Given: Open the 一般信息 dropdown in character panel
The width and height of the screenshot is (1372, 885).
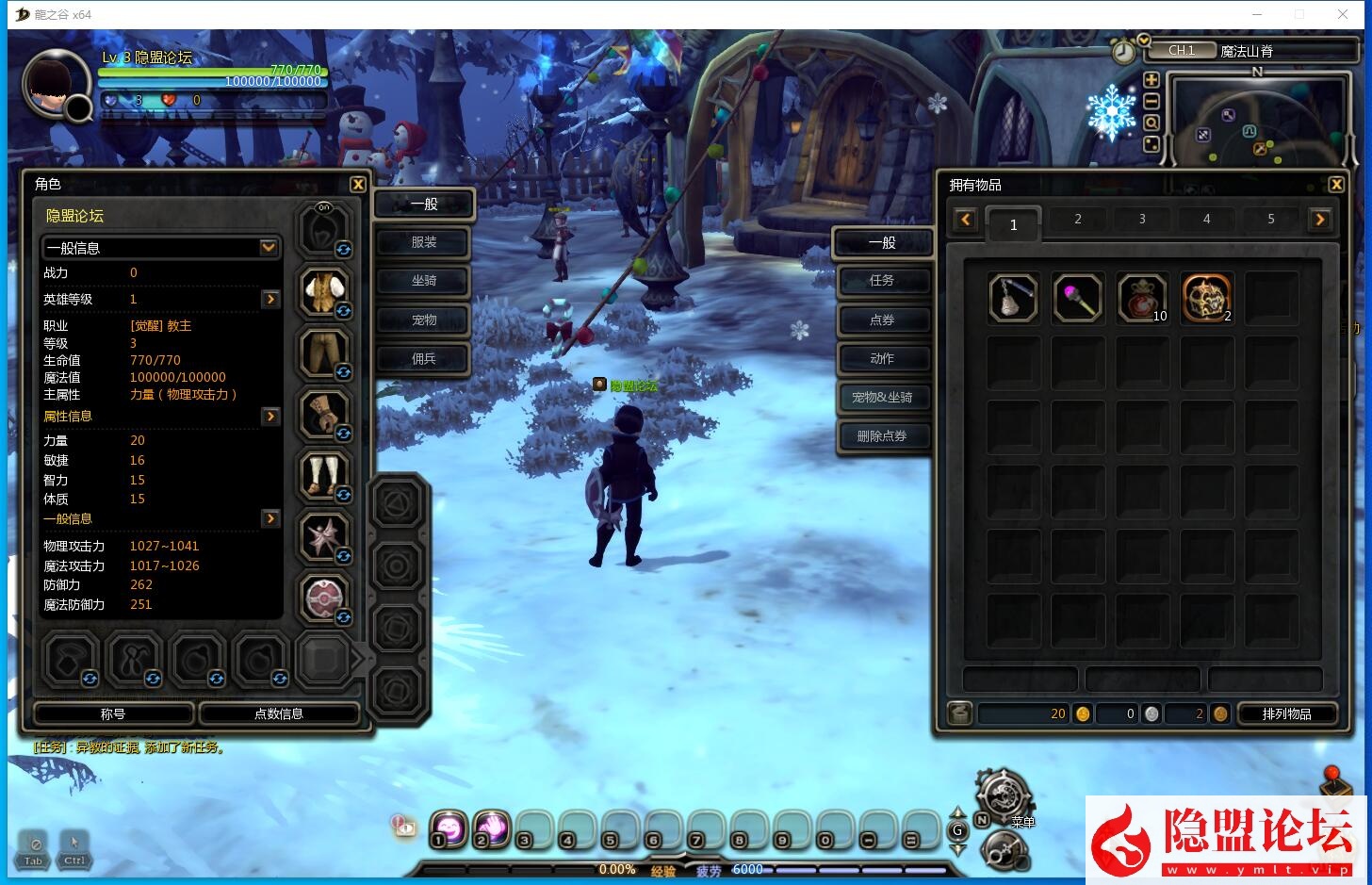Looking at the screenshot, I should [x=269, y=248].
